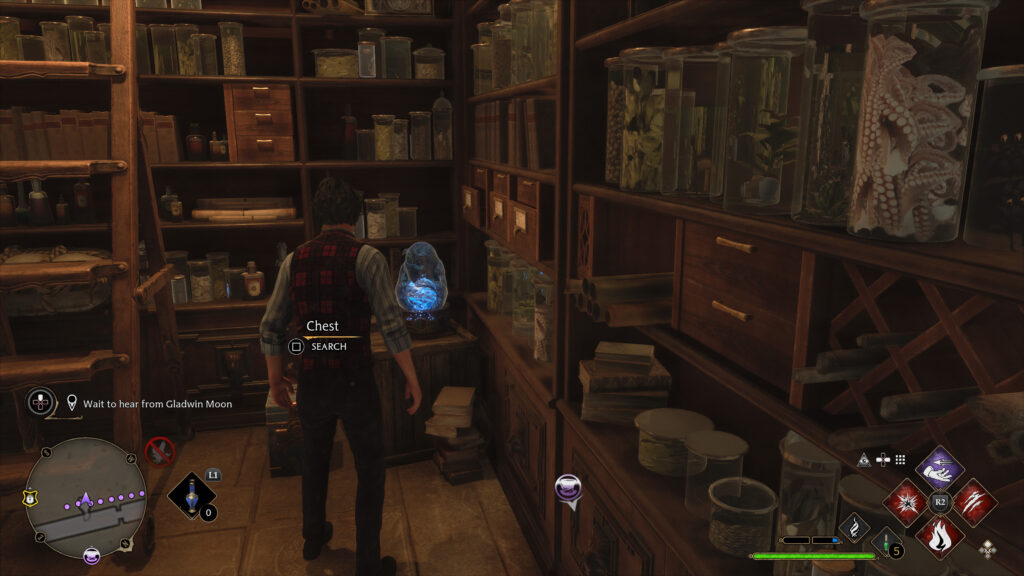Click the floating purple cauldron waypoint marker
Image resolution: width=1024 pixels, height=576 pixels.
(x=569, y=489)
